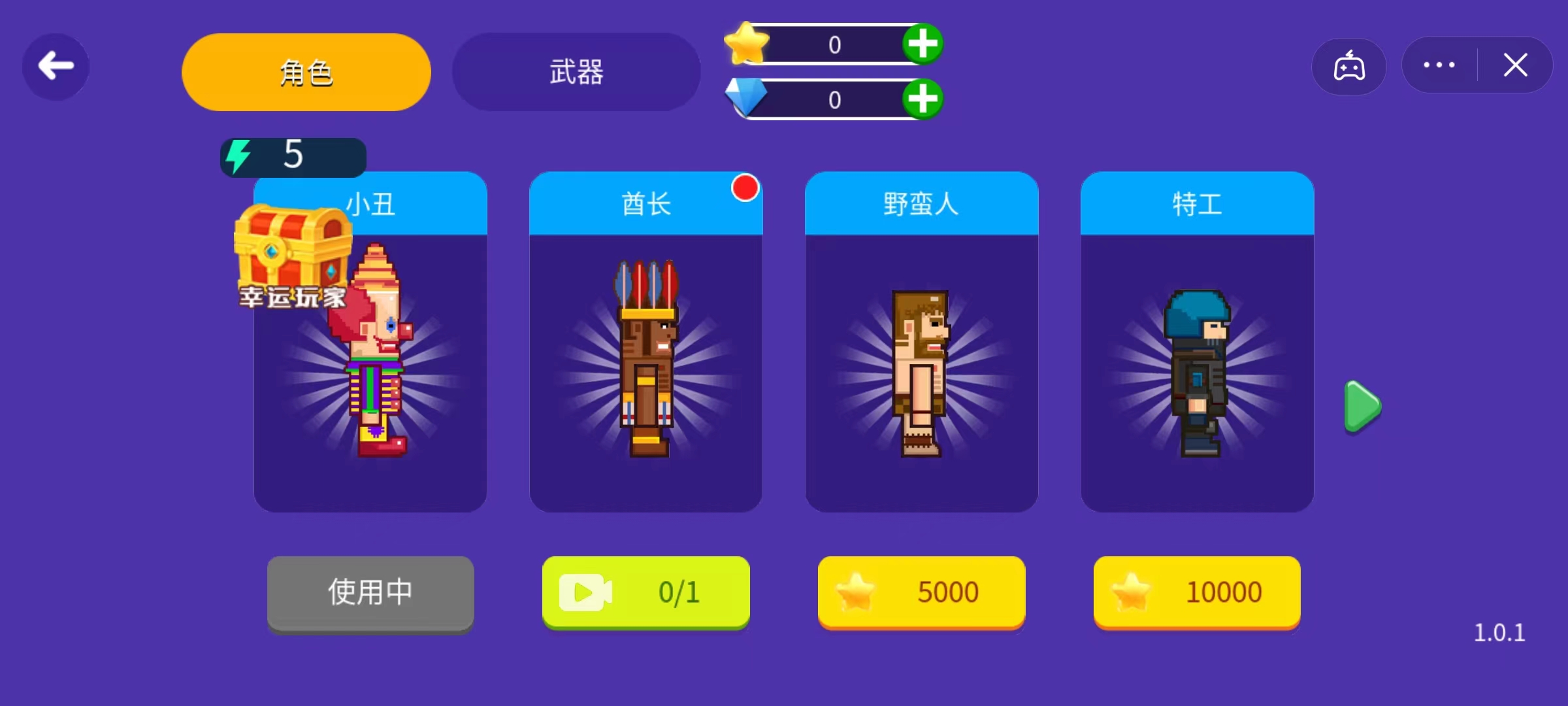Click the lightning energy badge showing 5
This screenshot has width=1568, height=706.
(292, 156)
